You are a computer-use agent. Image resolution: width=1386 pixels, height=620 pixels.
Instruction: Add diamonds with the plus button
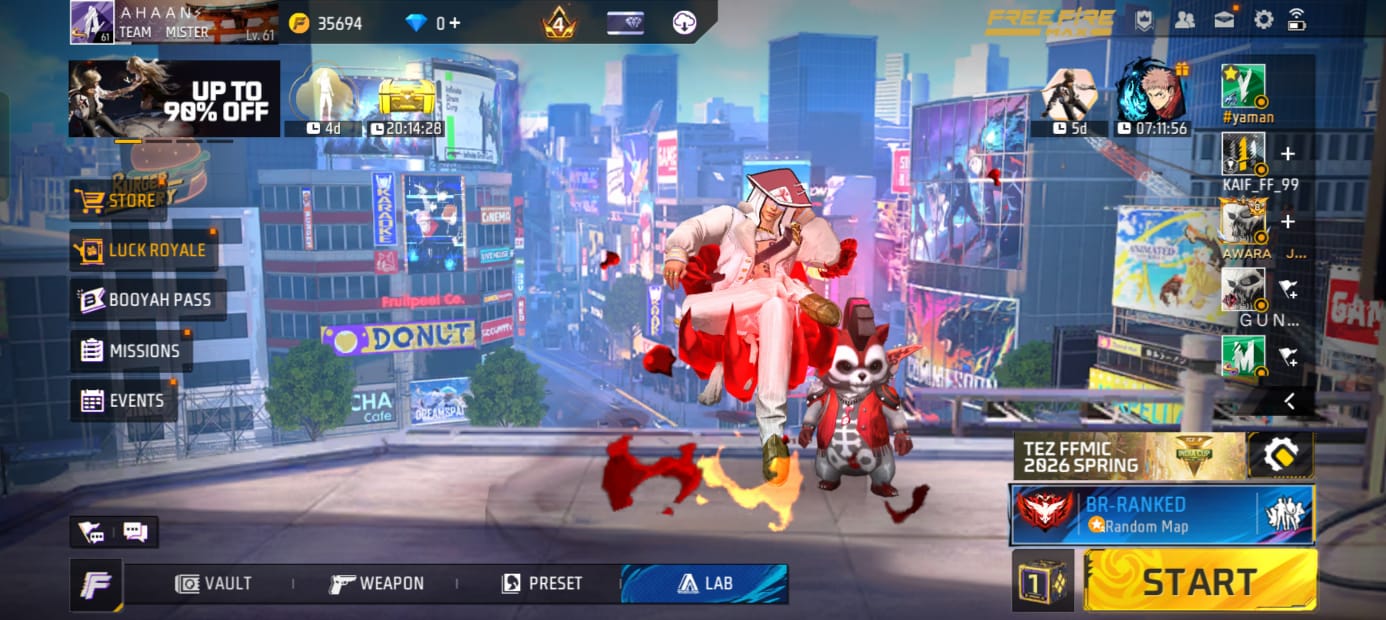(455, 22)
